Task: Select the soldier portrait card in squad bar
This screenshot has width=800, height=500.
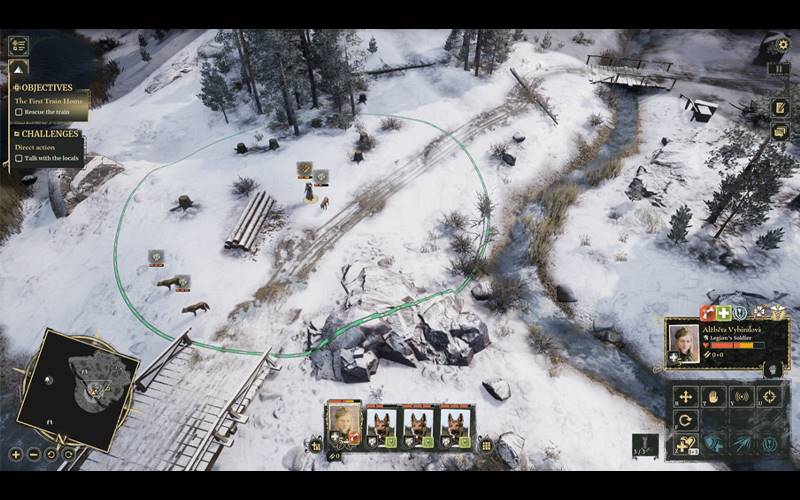Action: (x=345, y=424)
